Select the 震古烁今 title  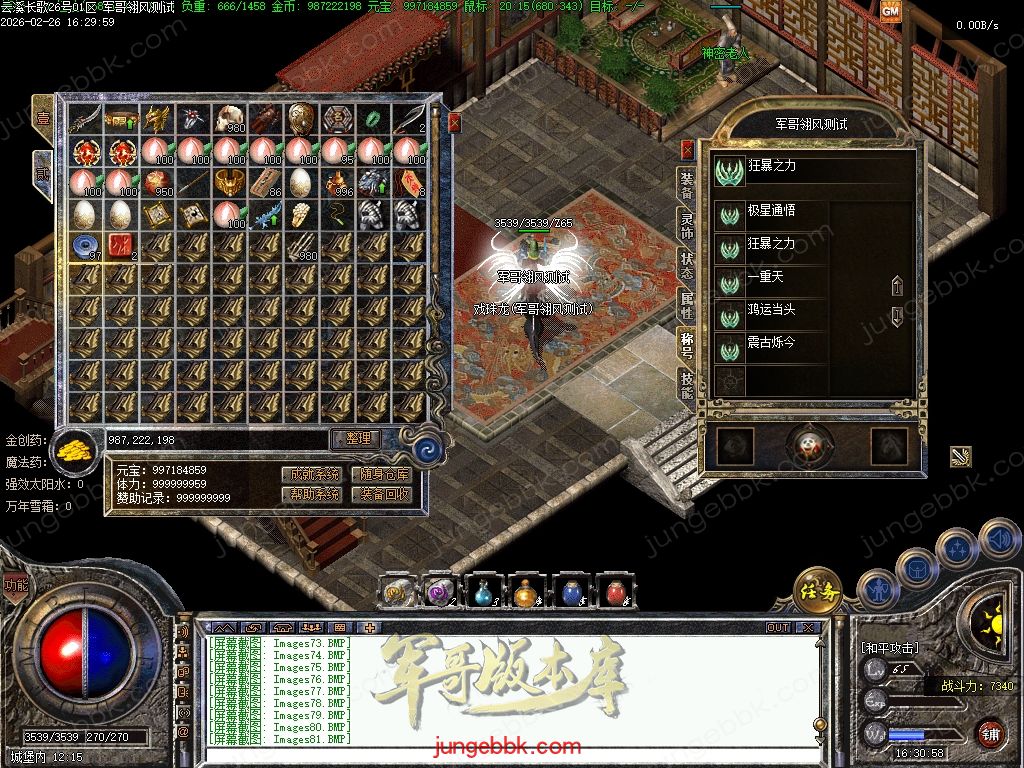click(x=771, y=343)
